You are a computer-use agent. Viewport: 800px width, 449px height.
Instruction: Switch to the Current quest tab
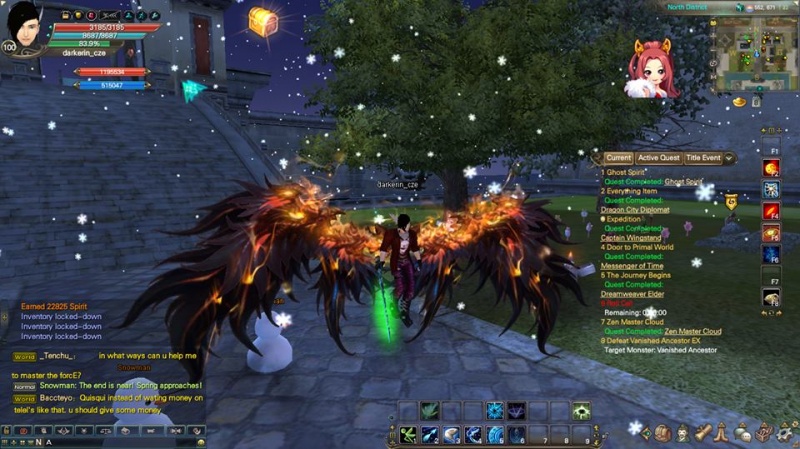click(x=618, y=158)
